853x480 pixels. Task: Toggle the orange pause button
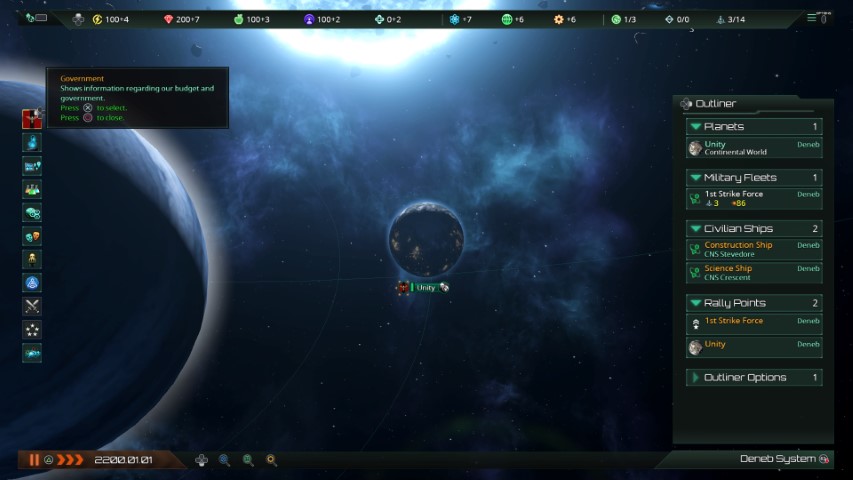(34, 460)
